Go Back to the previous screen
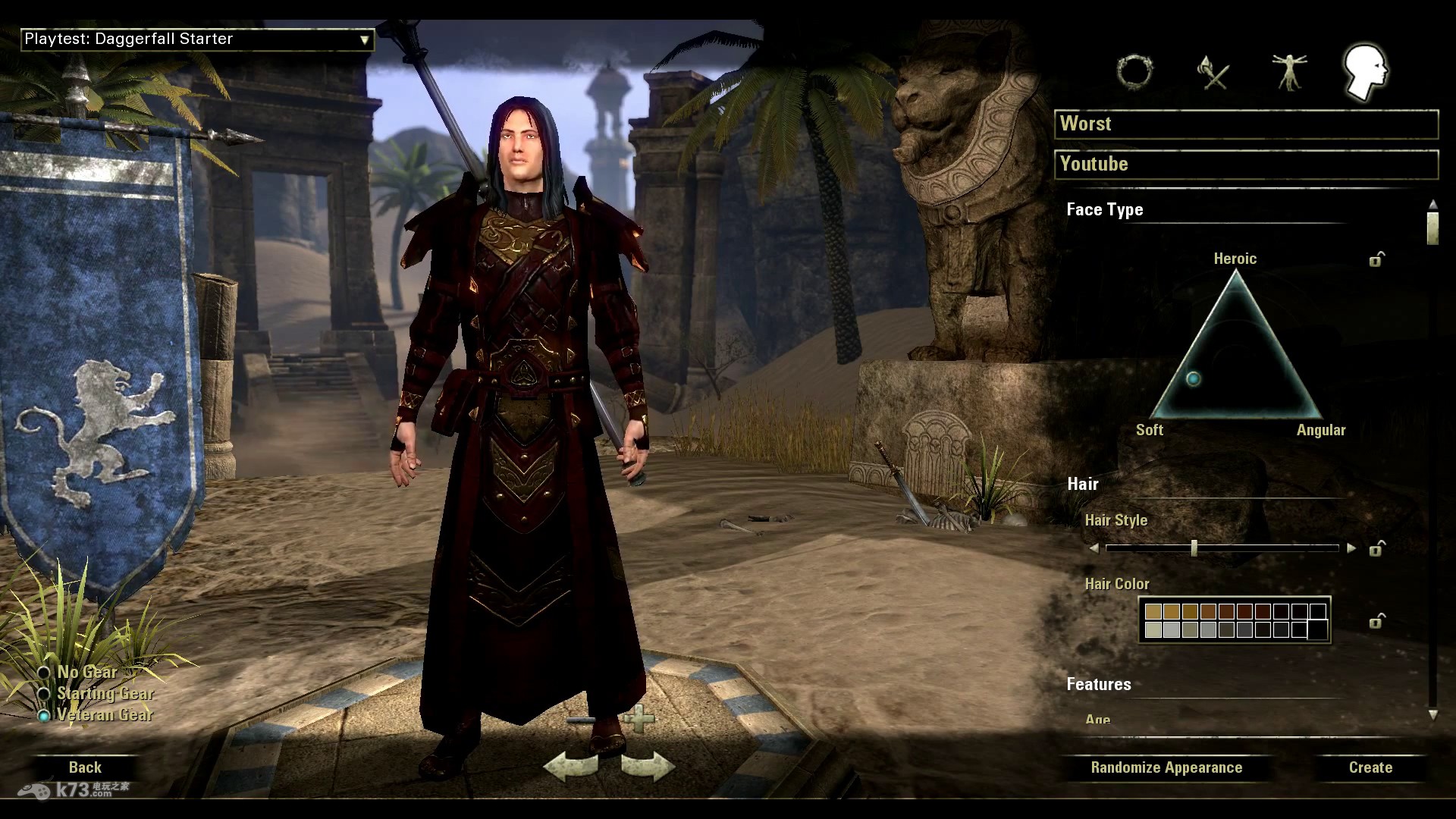Screen dimensions: 1456x819 coord(85,767)
